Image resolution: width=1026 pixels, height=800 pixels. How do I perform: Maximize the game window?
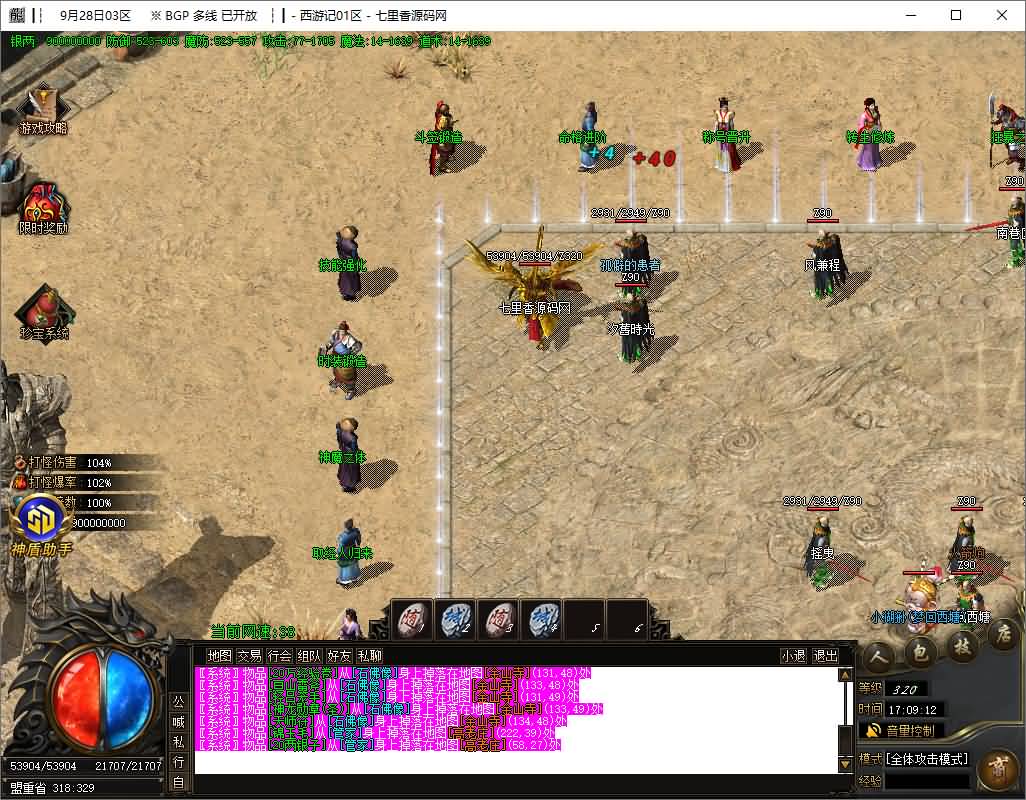pos(956,15)
